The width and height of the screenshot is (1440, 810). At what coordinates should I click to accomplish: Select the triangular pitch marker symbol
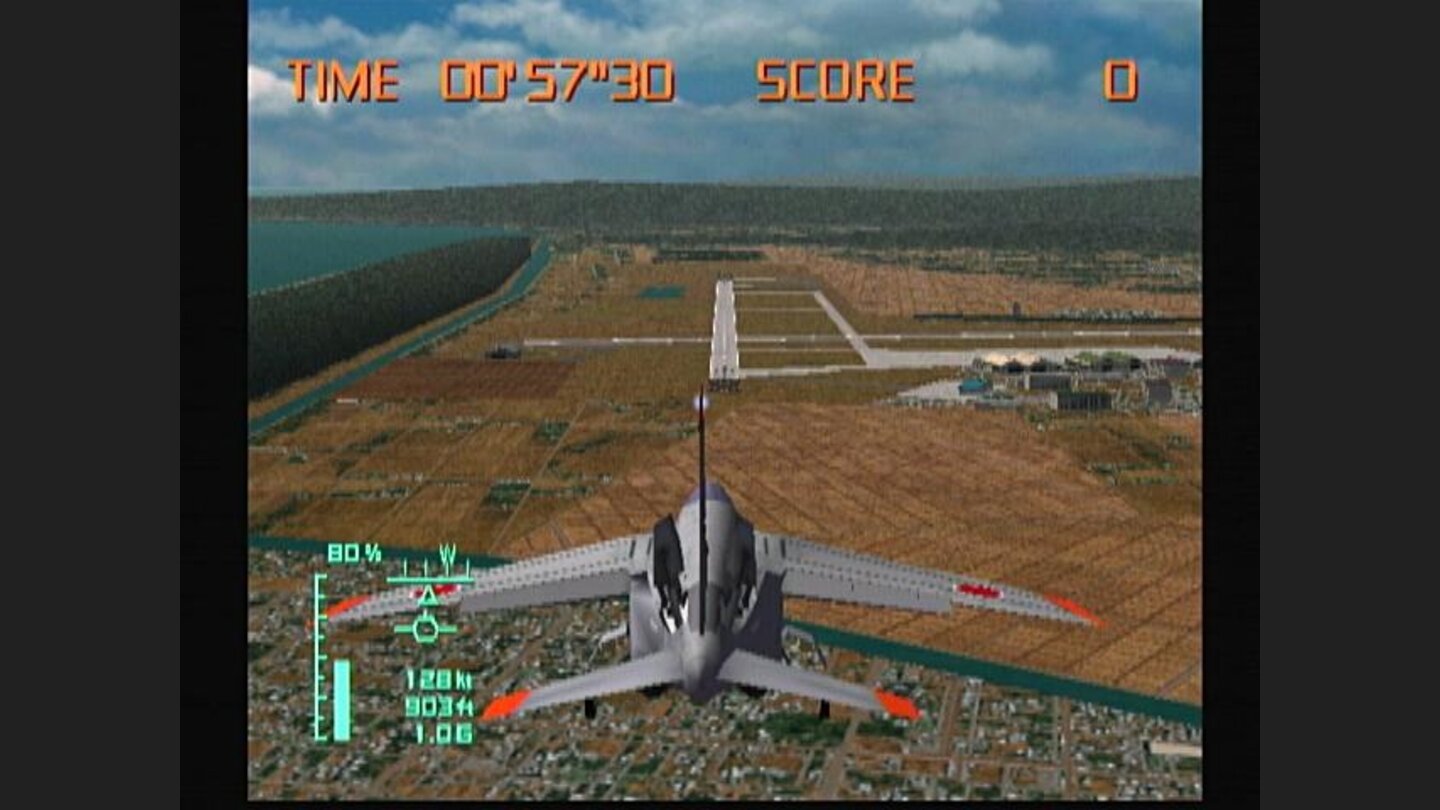[x=427, y=598]
